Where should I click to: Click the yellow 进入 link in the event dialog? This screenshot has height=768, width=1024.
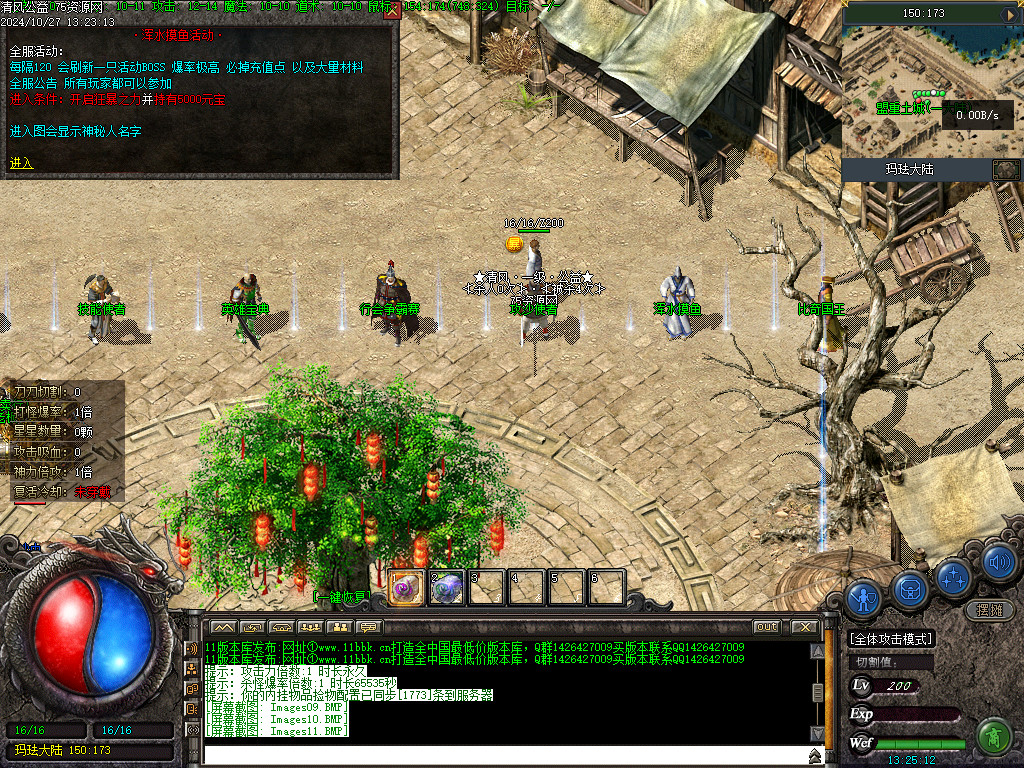(x=21, y=163)
